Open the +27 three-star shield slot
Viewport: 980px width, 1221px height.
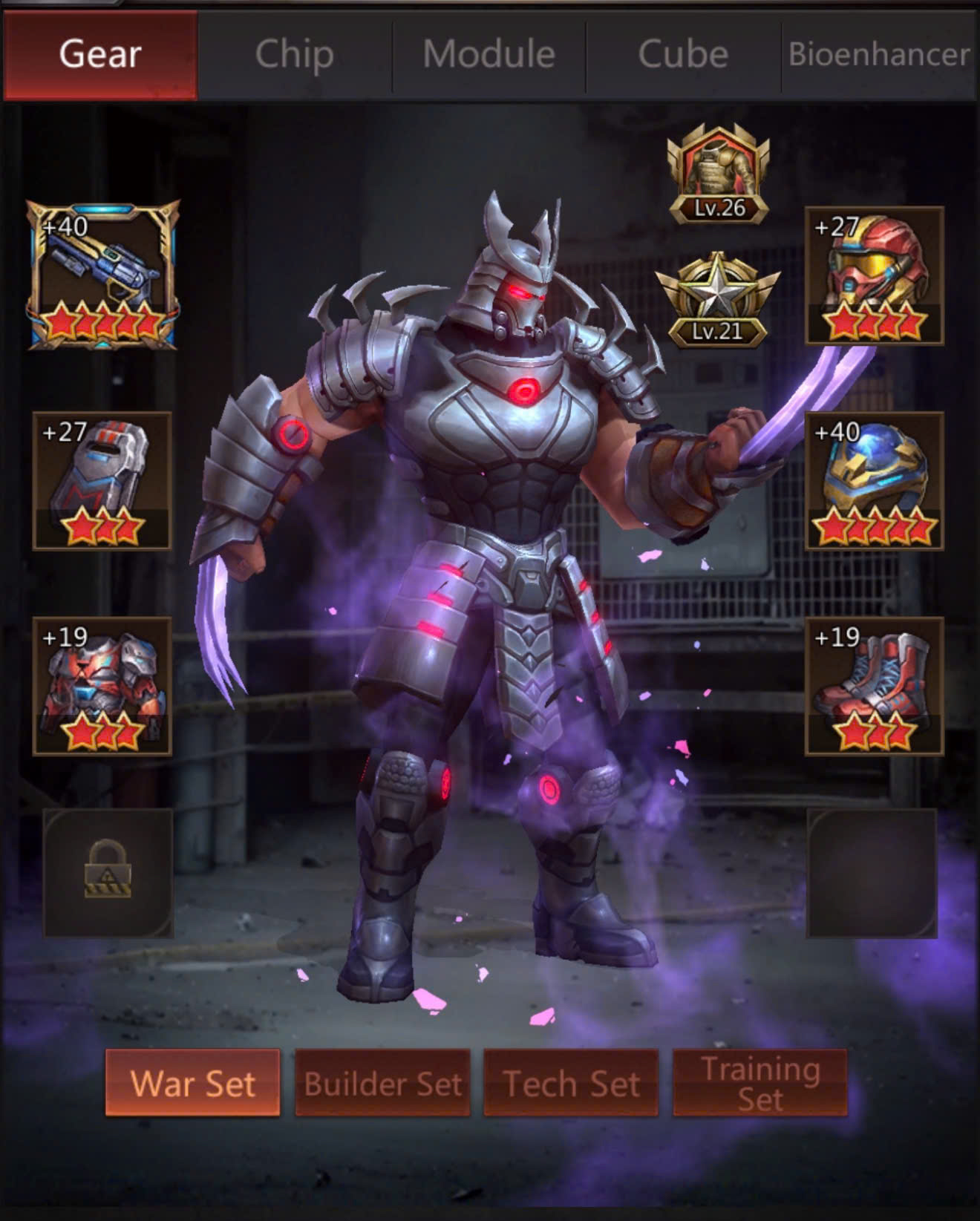102,481
